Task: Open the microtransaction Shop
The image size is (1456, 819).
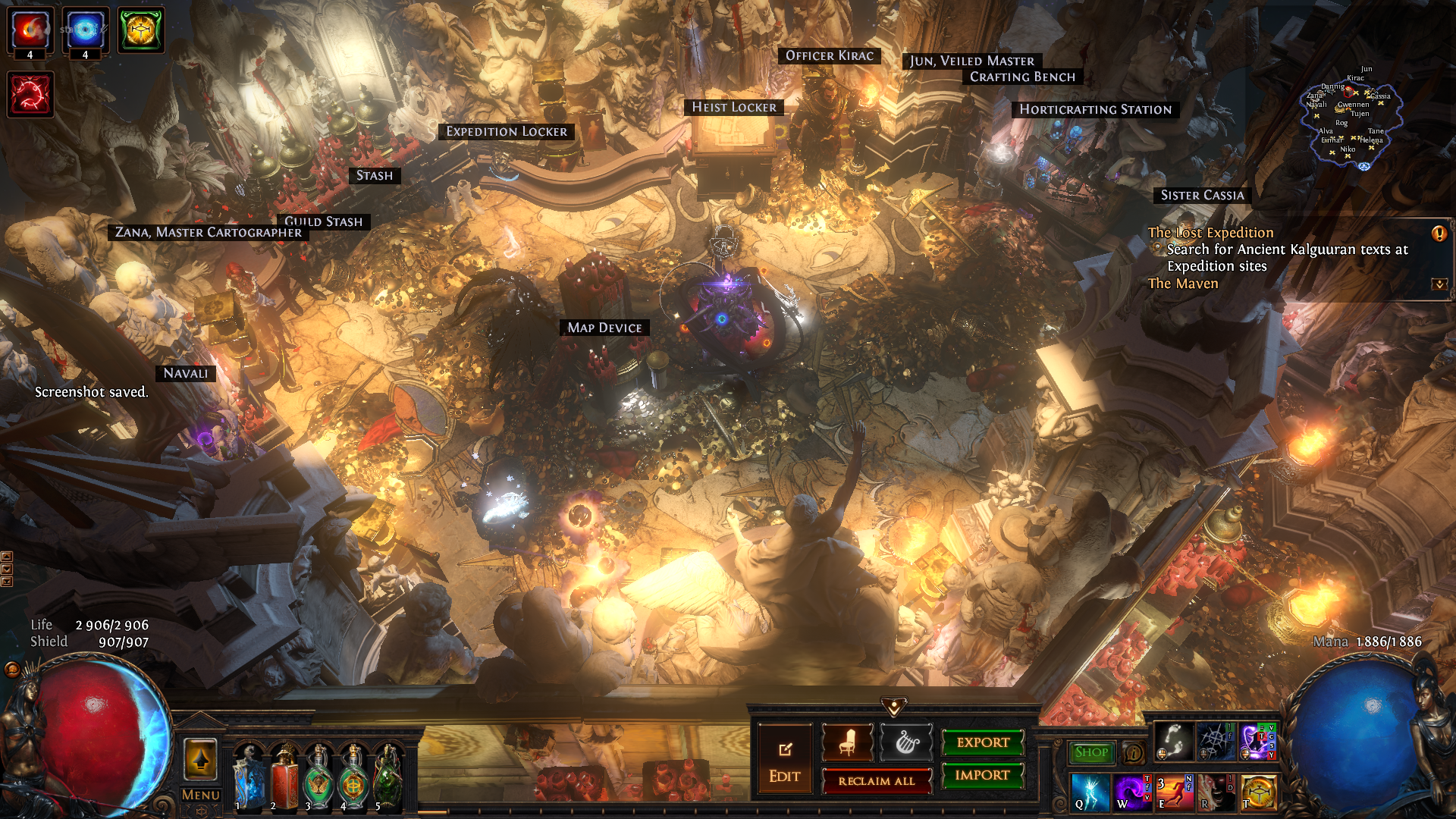Action: 1091,752
